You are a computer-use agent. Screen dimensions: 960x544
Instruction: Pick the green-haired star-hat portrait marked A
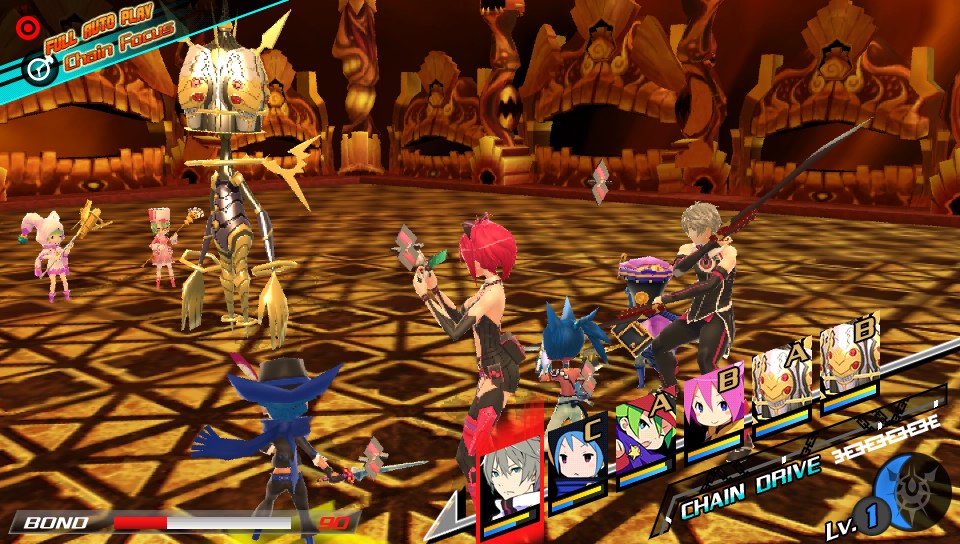tap(645, 437)
